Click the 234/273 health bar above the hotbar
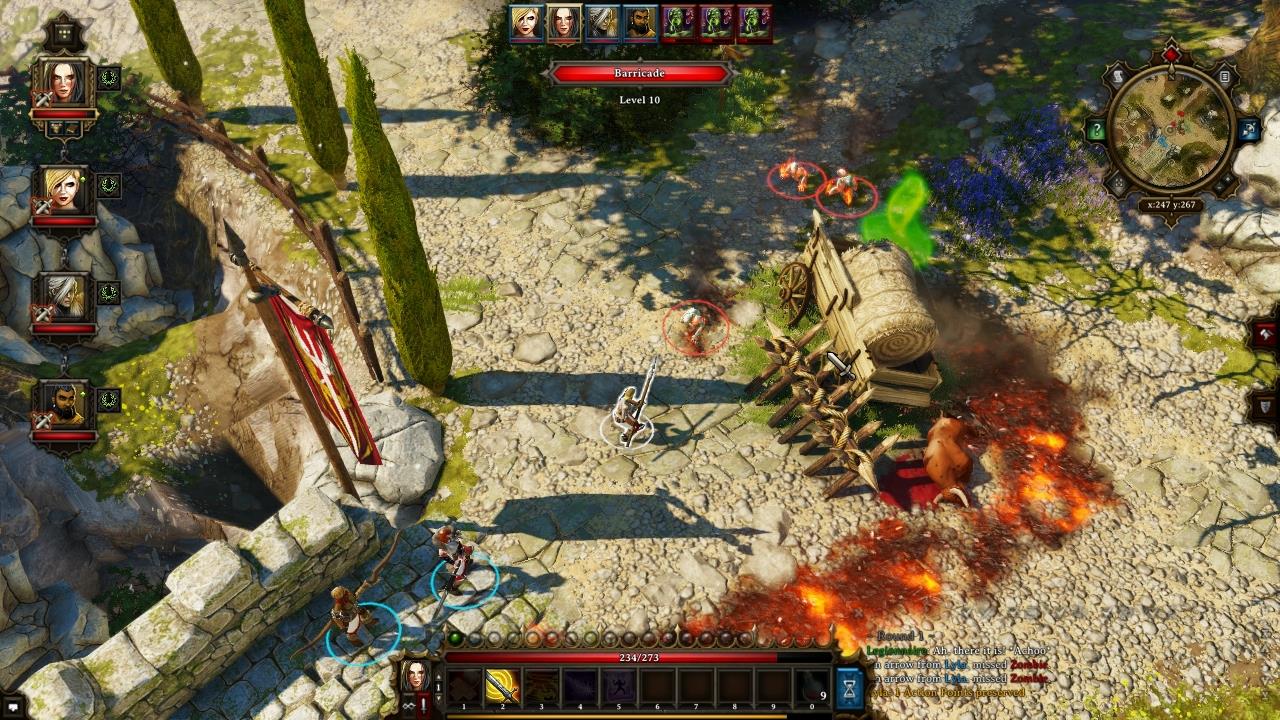Image resolution: width=1280 pixels, height=720 pixels. click(x=640, y=657)
